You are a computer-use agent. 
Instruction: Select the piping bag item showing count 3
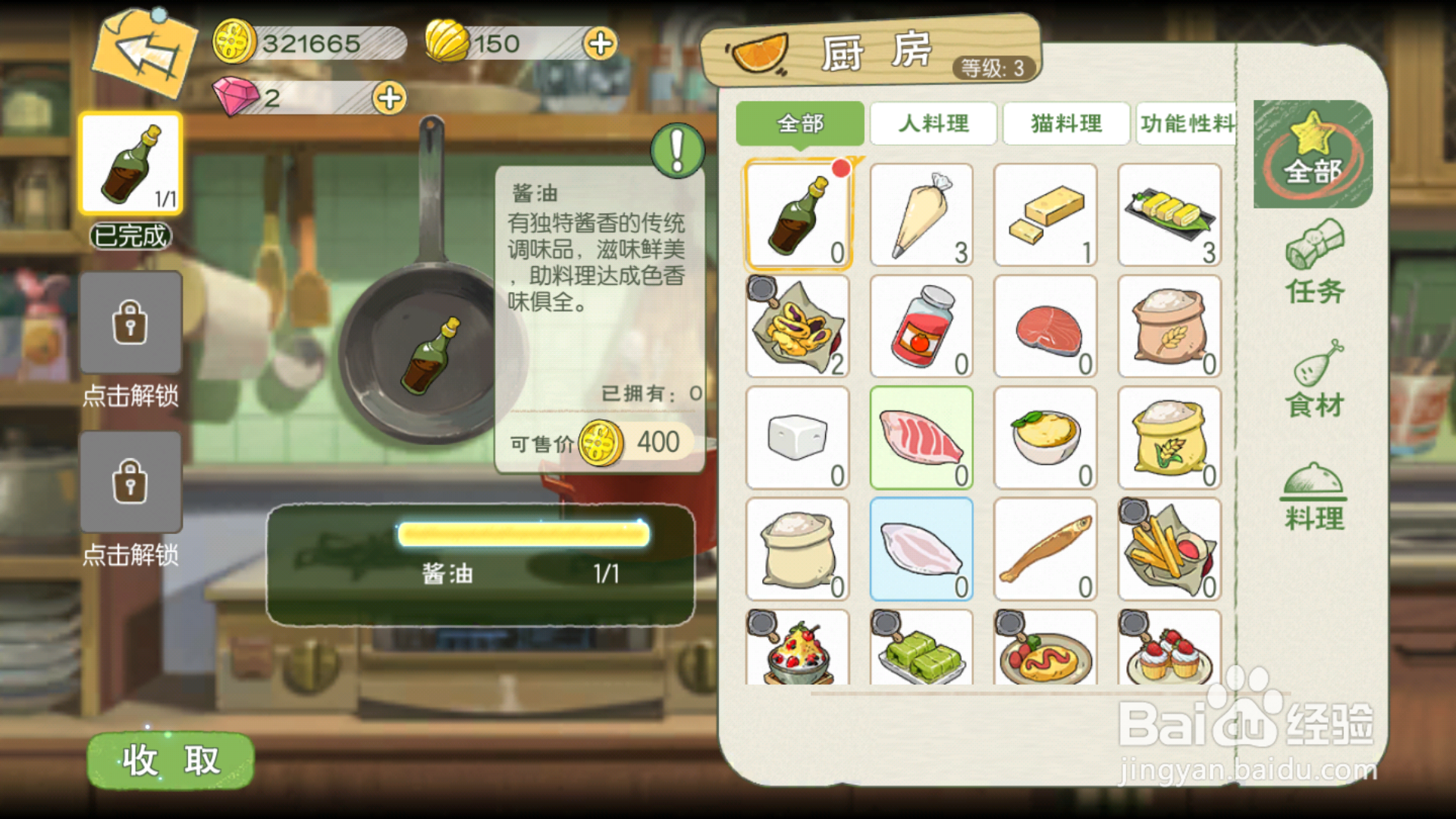(x=921, y=215)
